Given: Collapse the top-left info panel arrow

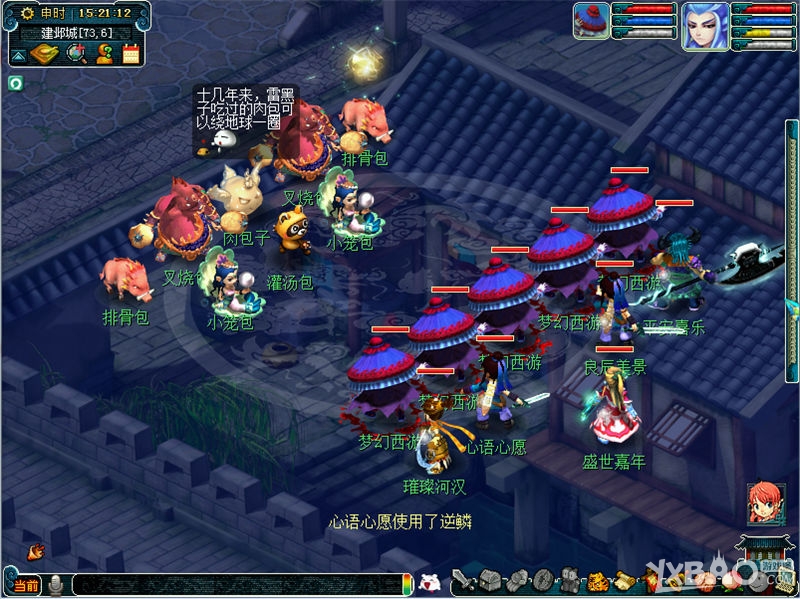Looking at the screenshot, I should point(19,53).
